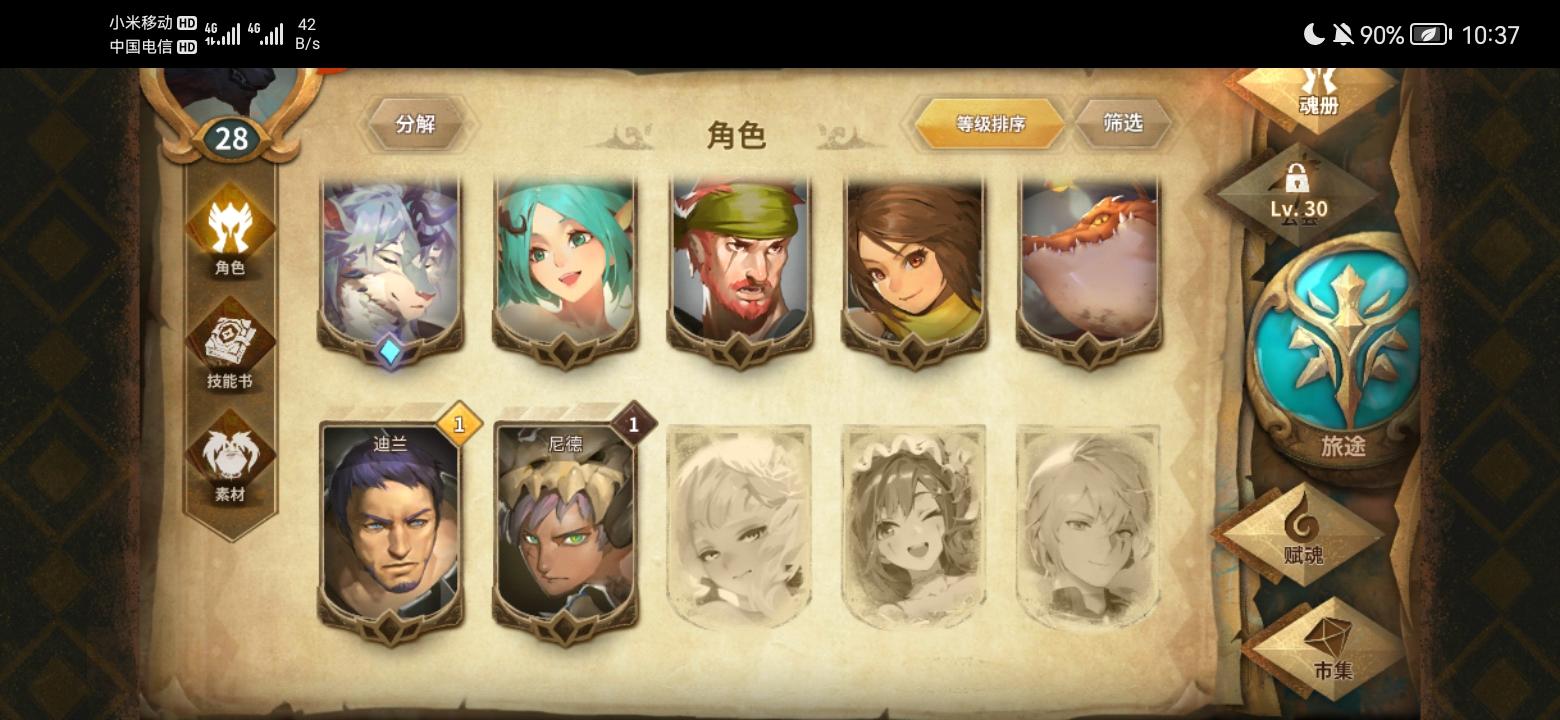The image size is (1560, 720).
Task: Tap the battery indicator in status bar
Action: coord(1428,34)
